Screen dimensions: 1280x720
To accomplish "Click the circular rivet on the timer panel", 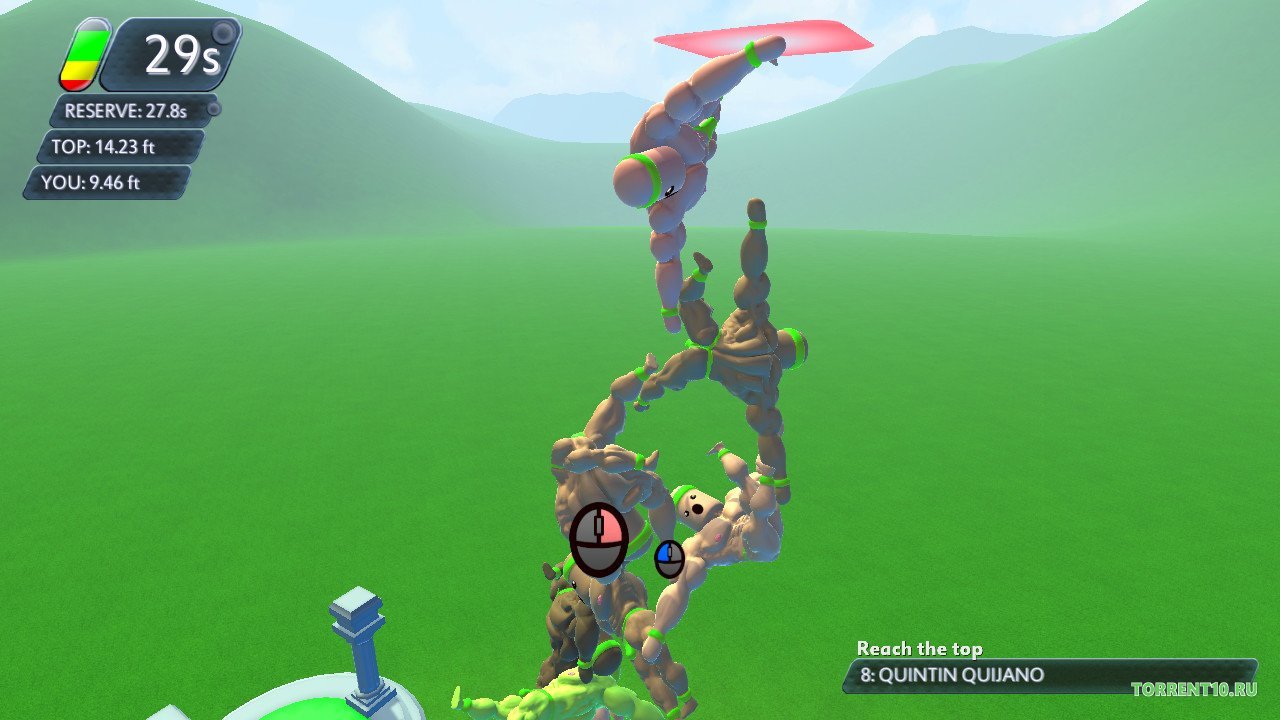I will click(222, 33).
